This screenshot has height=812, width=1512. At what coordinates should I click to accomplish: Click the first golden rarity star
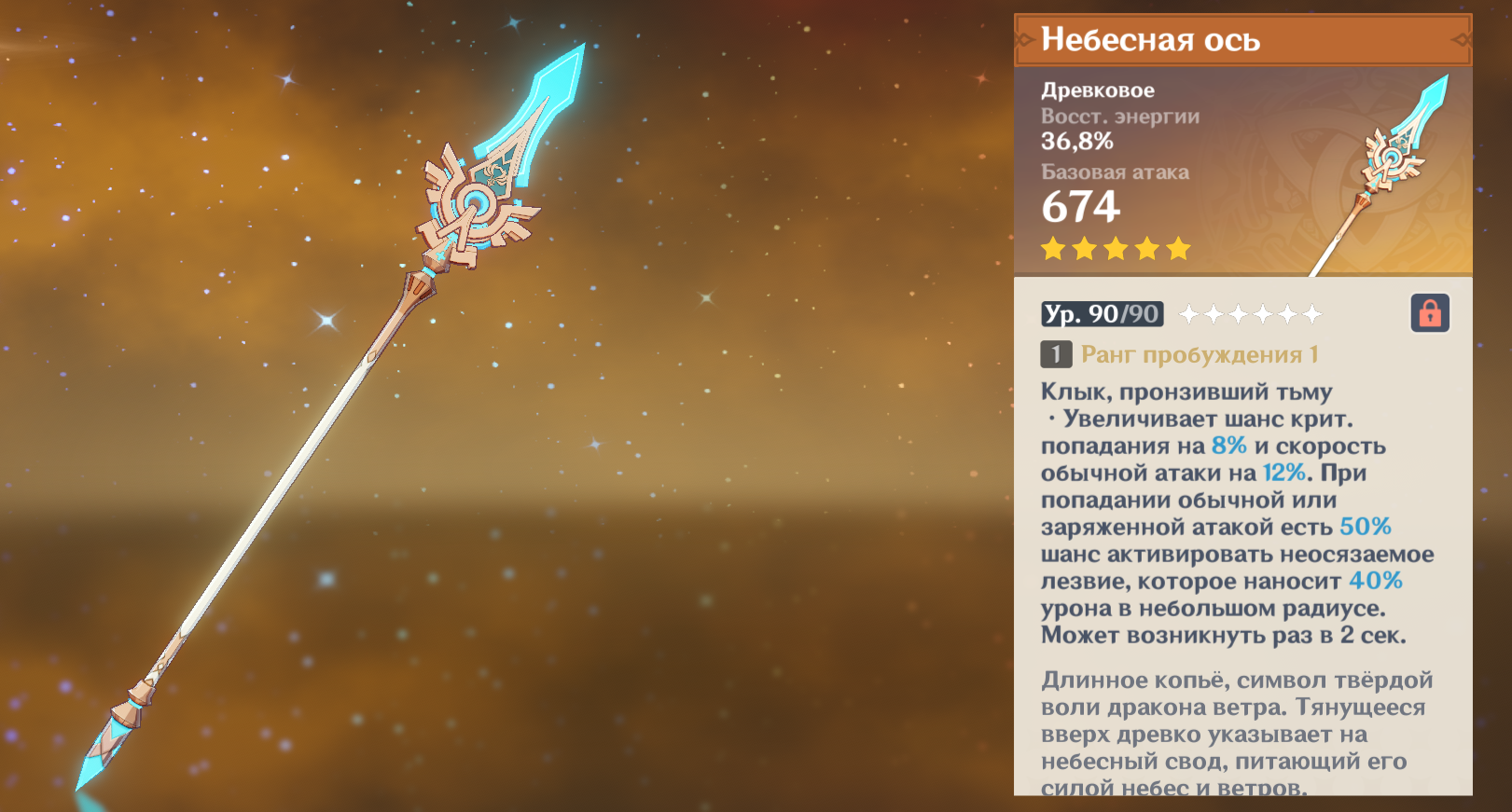pyautogui.click(x=1055, y=248)
